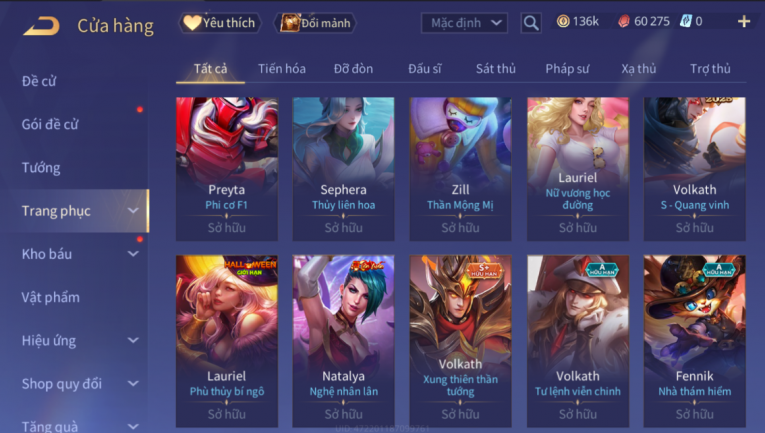765x433 pixels.
Task: Open the Vật phẩm items section
Action: click(50, 297)
